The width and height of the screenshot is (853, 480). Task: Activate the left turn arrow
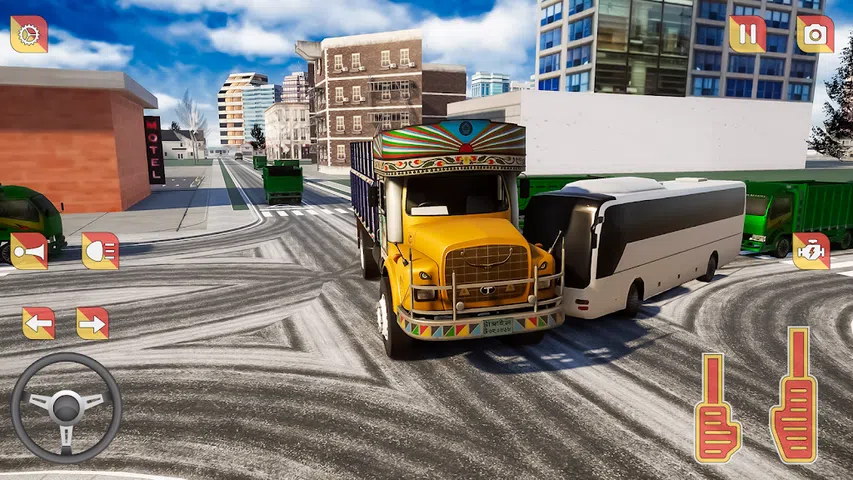39,323
